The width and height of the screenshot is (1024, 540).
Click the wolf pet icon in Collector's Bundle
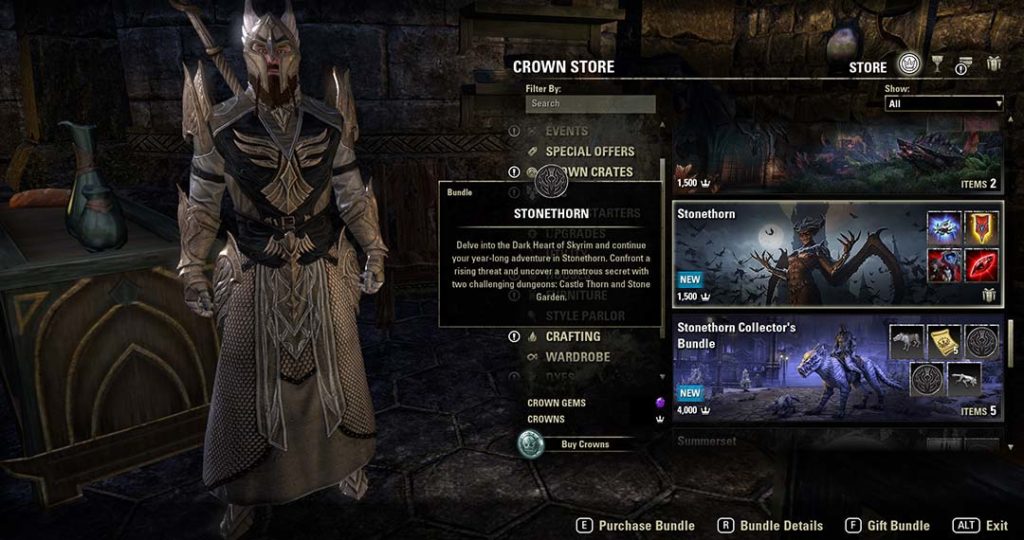(x=907, y=341)
